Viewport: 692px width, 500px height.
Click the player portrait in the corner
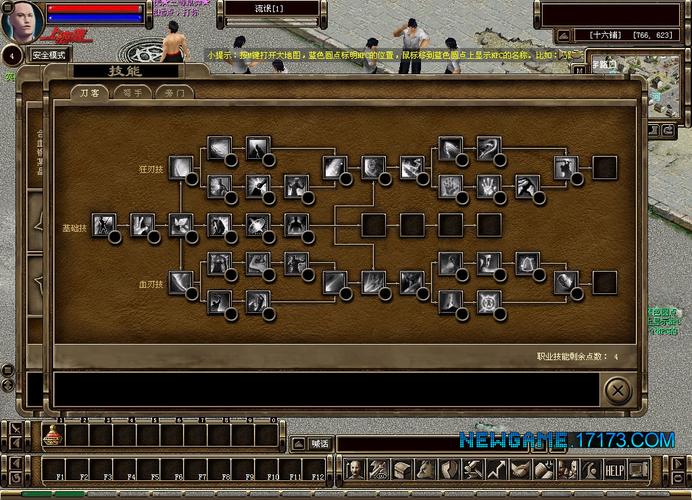coord(20,22)
